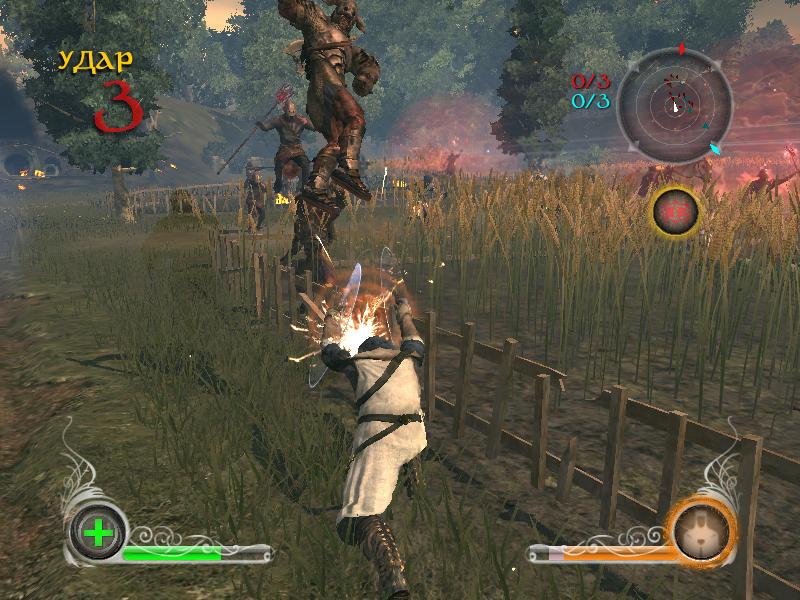Click the circular minimap radar
This screenshot has width=800, height=600.
tap(674, 100)
